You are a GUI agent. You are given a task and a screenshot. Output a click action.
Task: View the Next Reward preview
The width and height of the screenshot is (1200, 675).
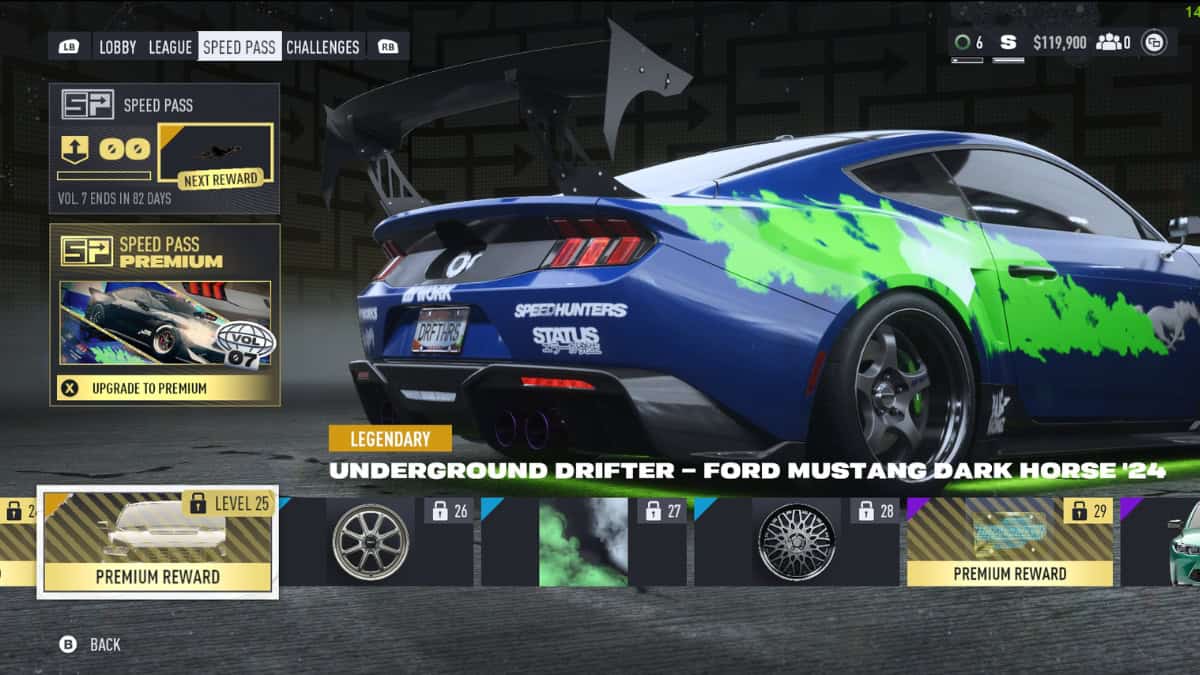pyautogui.click(x=216, y=155)
